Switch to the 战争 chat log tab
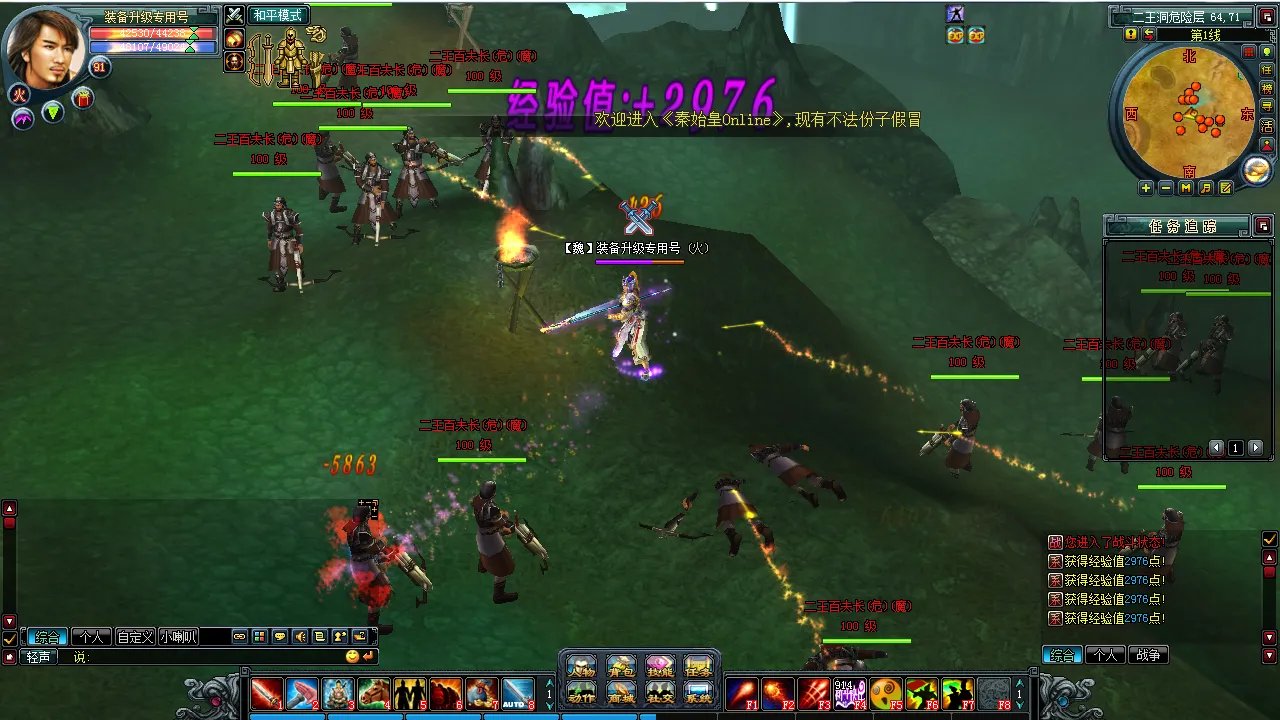The width and height of the screenshot is (1280, 720). click(1148, 656)
